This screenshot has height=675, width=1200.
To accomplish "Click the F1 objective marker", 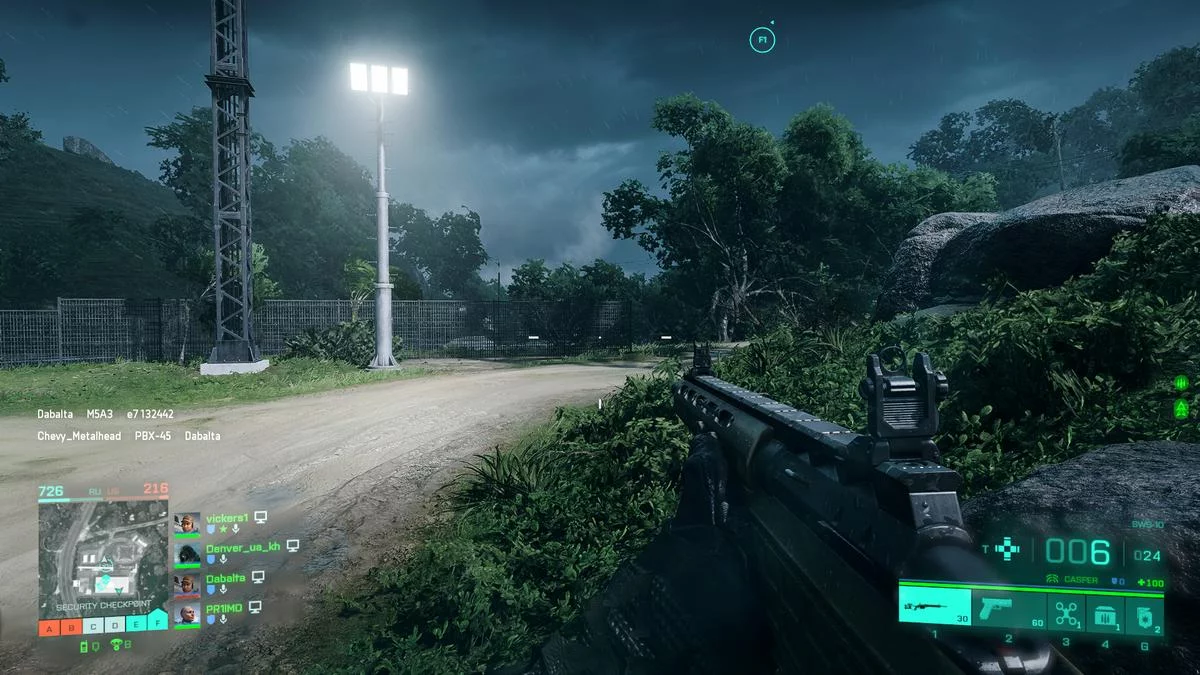I will click(762, 40).
